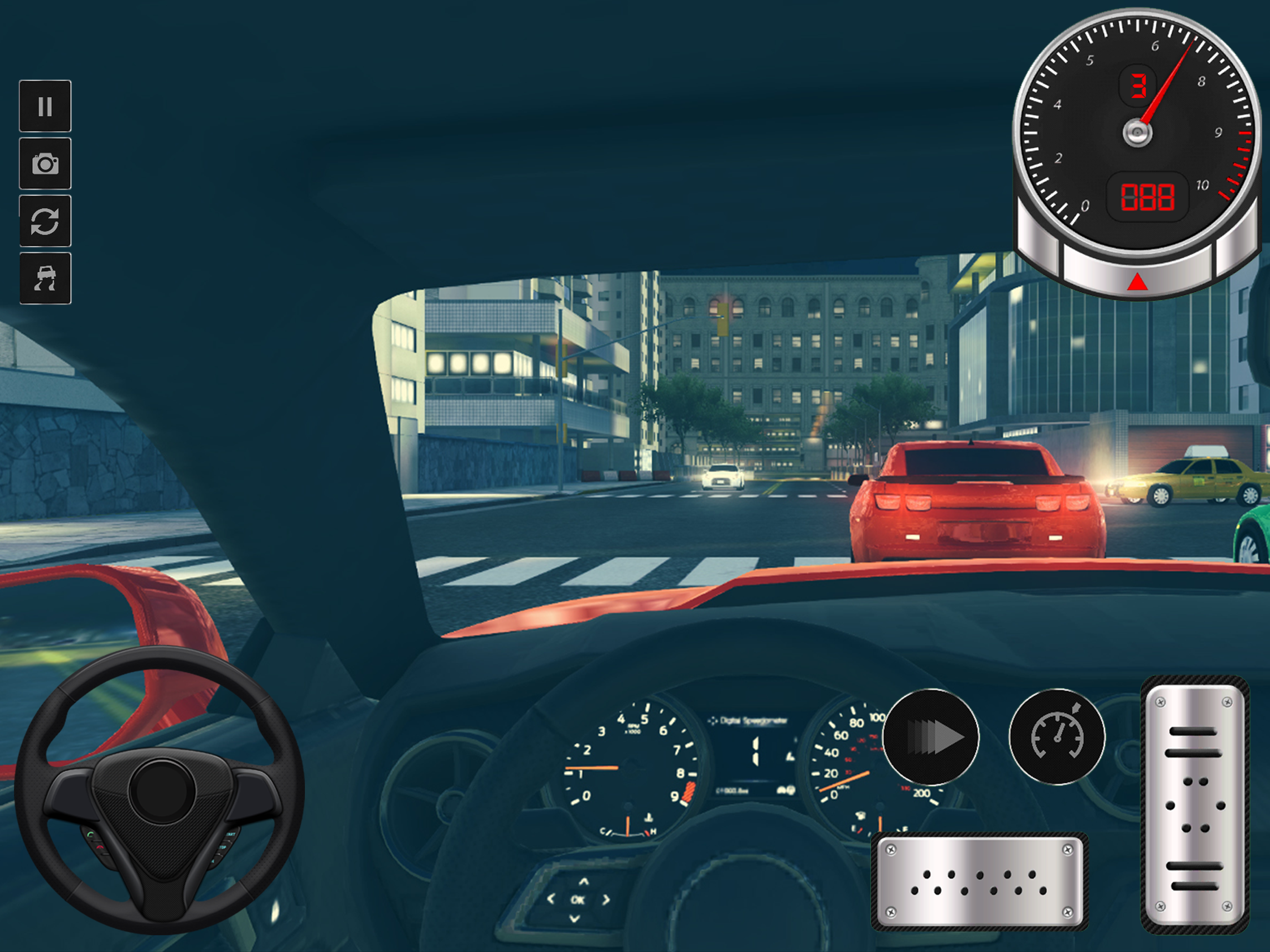Toggle the cruise control gauge button
Viewport: 1270px width, 952px height.
tap(1057, 737)
